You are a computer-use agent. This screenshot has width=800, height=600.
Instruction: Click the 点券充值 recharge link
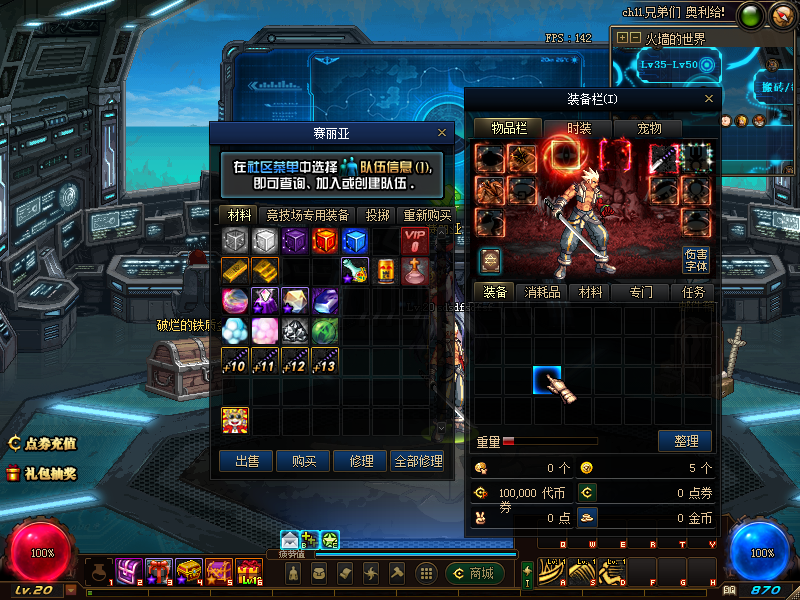[43, 443]
